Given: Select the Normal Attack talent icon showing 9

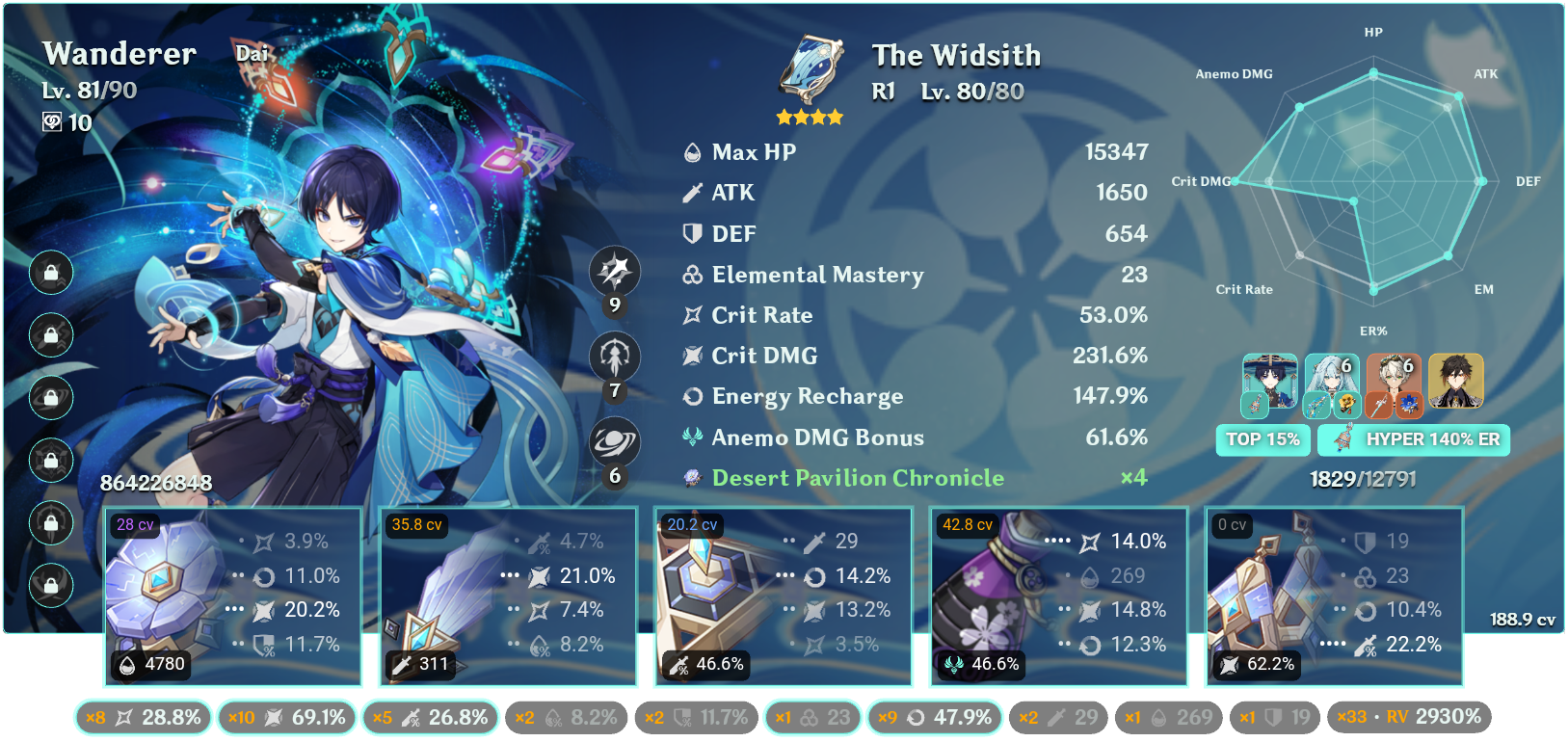Looking at the screenshot, I should pos(615,273).
